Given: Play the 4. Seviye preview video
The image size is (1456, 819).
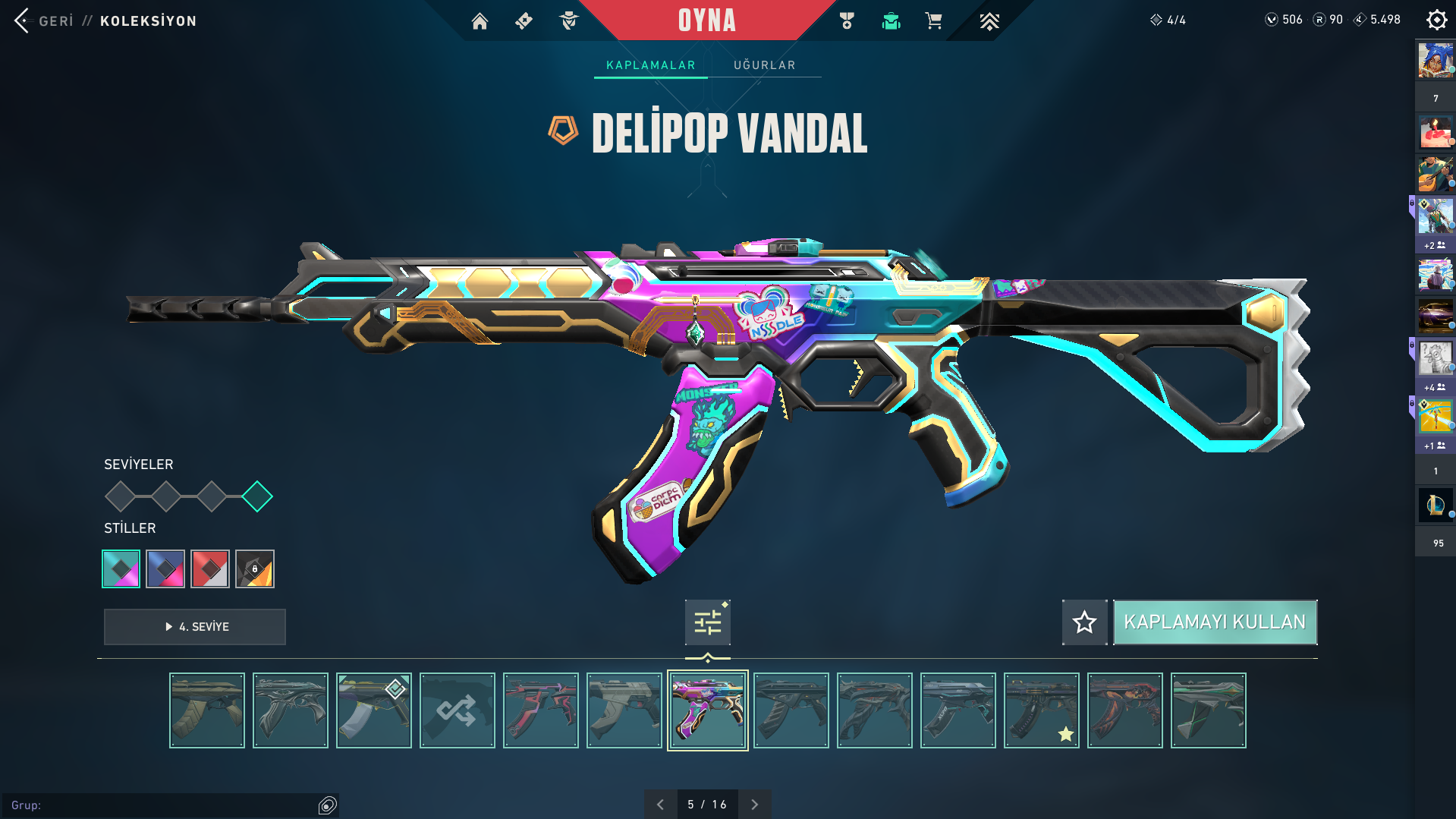Looking at the screenshot, I should click(x=195, y=627).
